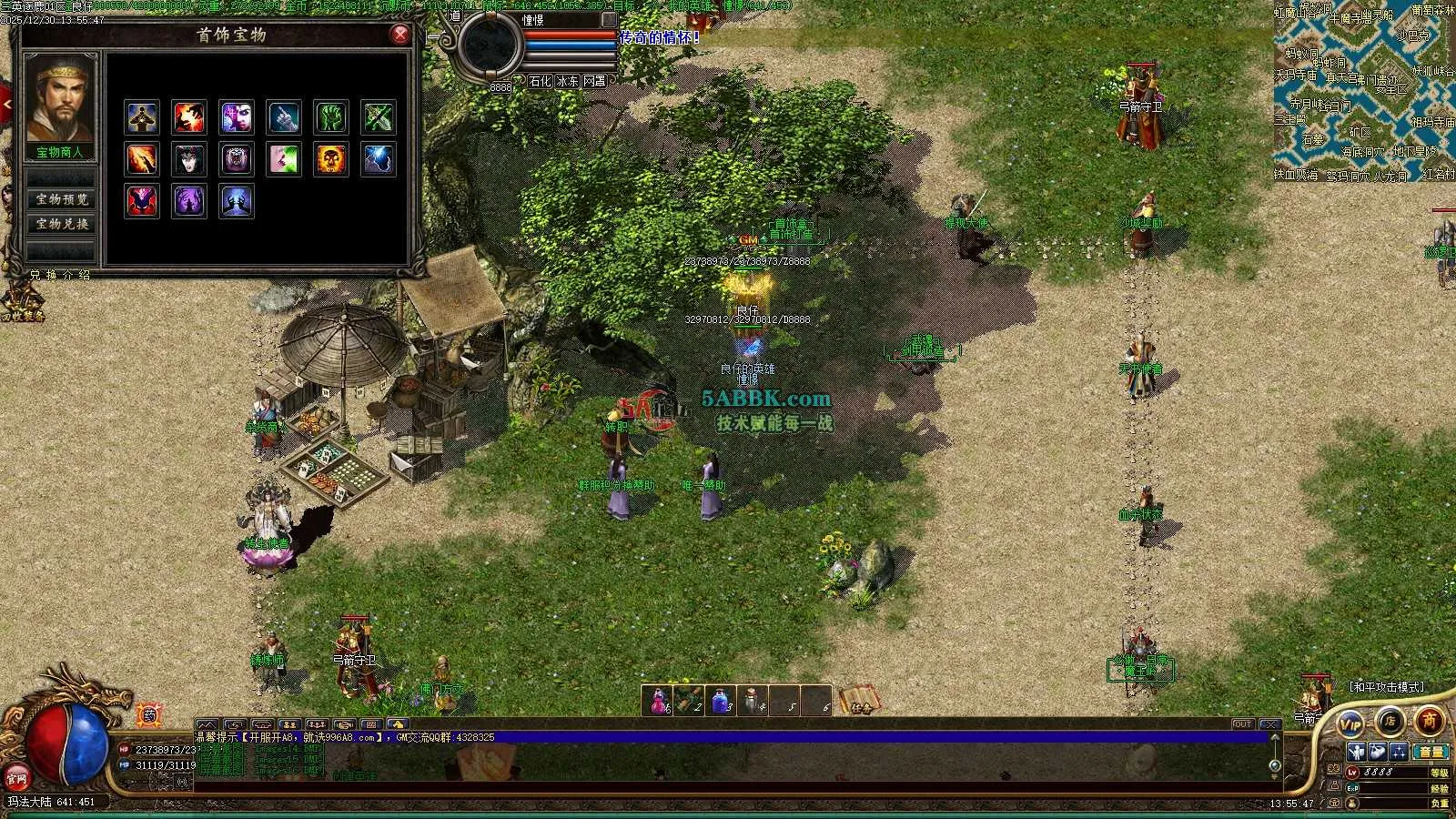
Task: Click the 宝物兑换 treasure exchange button
Action: click(x=61, y=224)
